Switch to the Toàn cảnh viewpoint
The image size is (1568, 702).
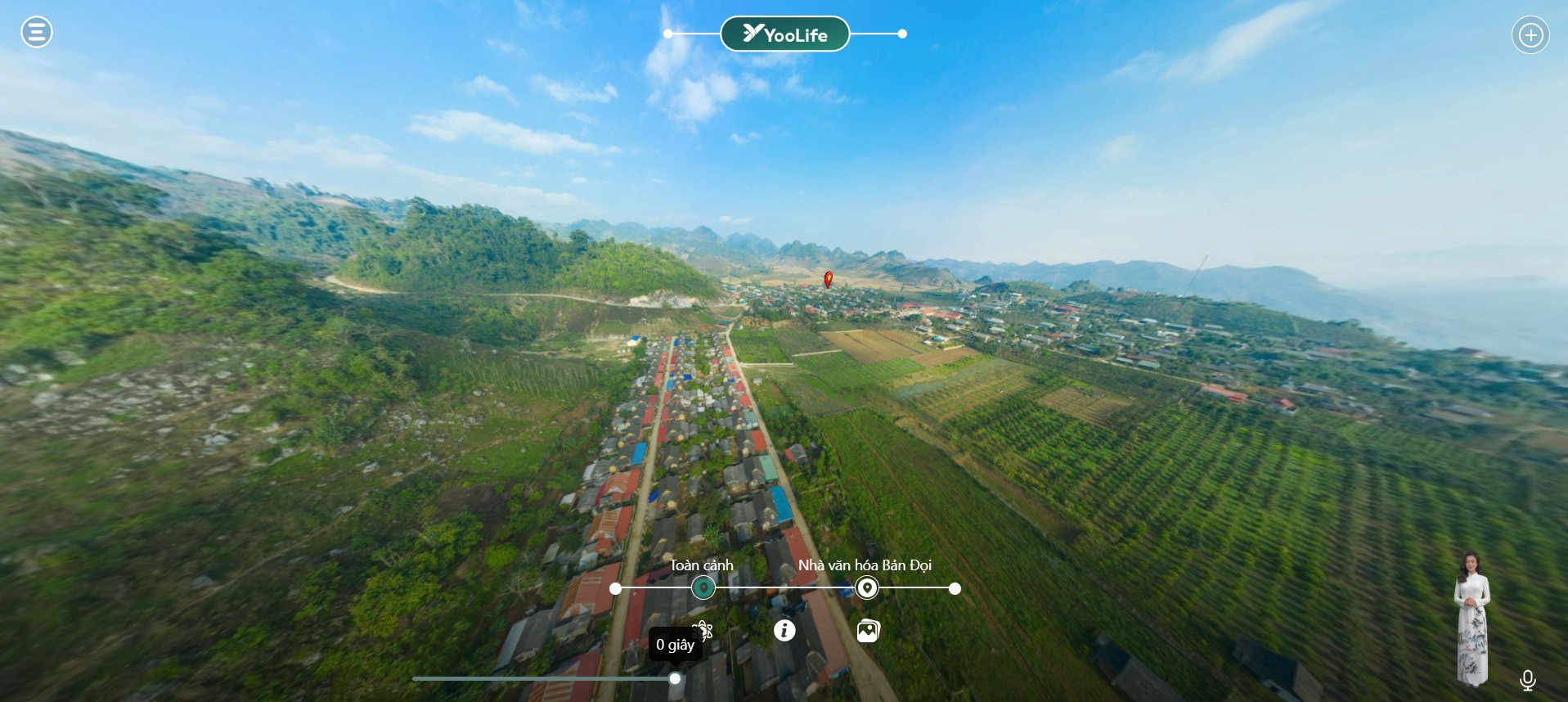coord(703,587)
